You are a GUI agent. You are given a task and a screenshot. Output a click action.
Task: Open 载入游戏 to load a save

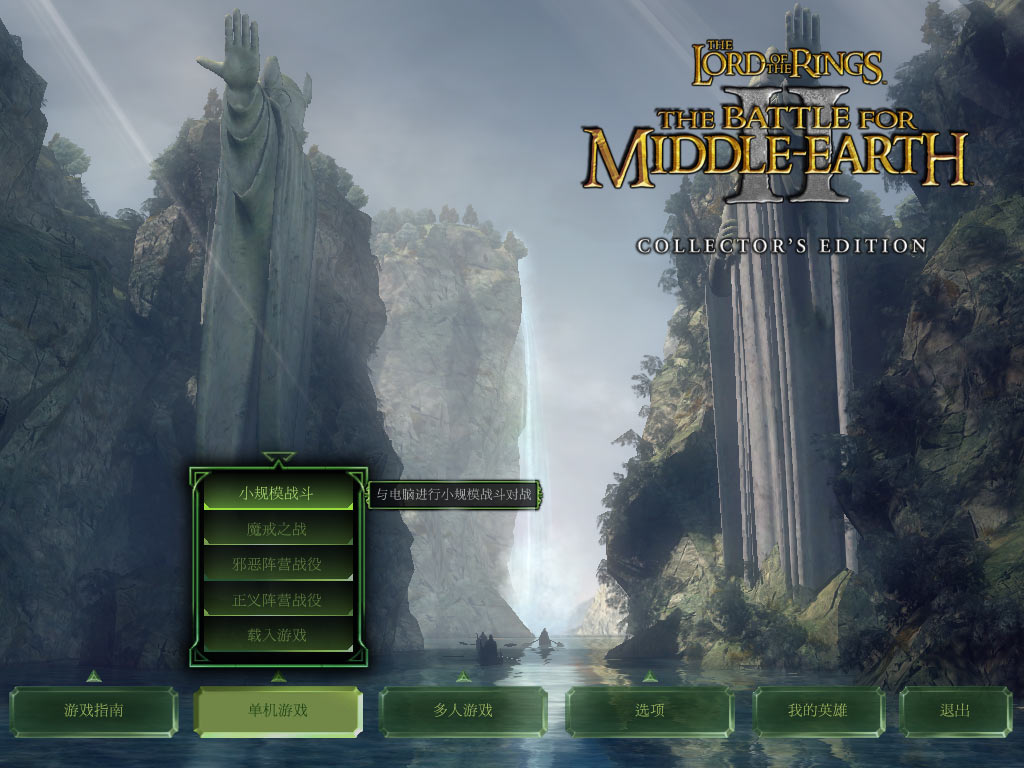[x=277, y=635]
